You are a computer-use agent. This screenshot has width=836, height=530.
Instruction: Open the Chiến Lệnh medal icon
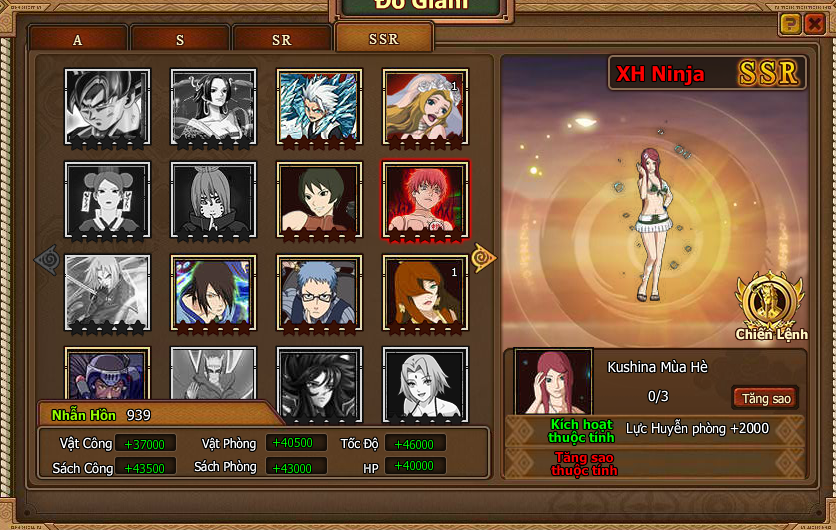(771, 303)
